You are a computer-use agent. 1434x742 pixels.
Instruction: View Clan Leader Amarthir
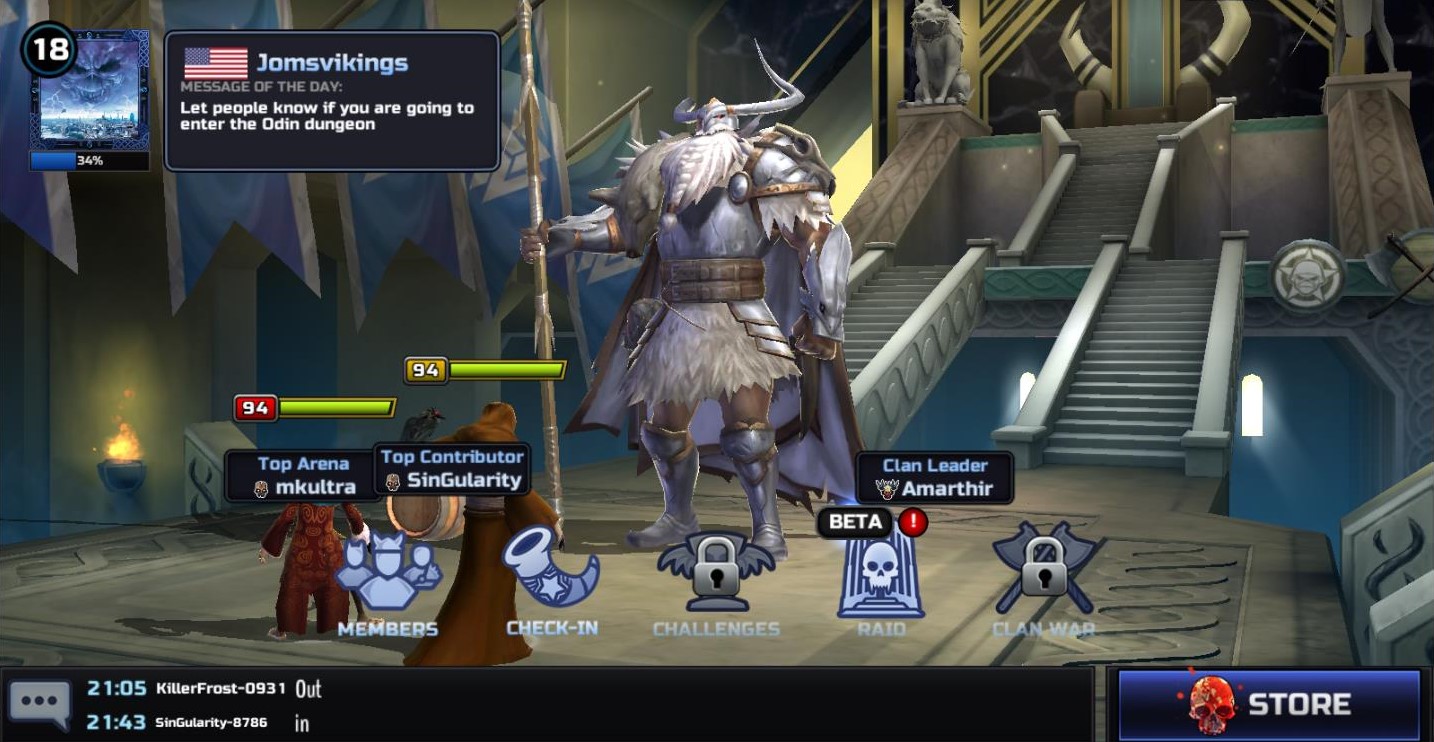point(934,478)
